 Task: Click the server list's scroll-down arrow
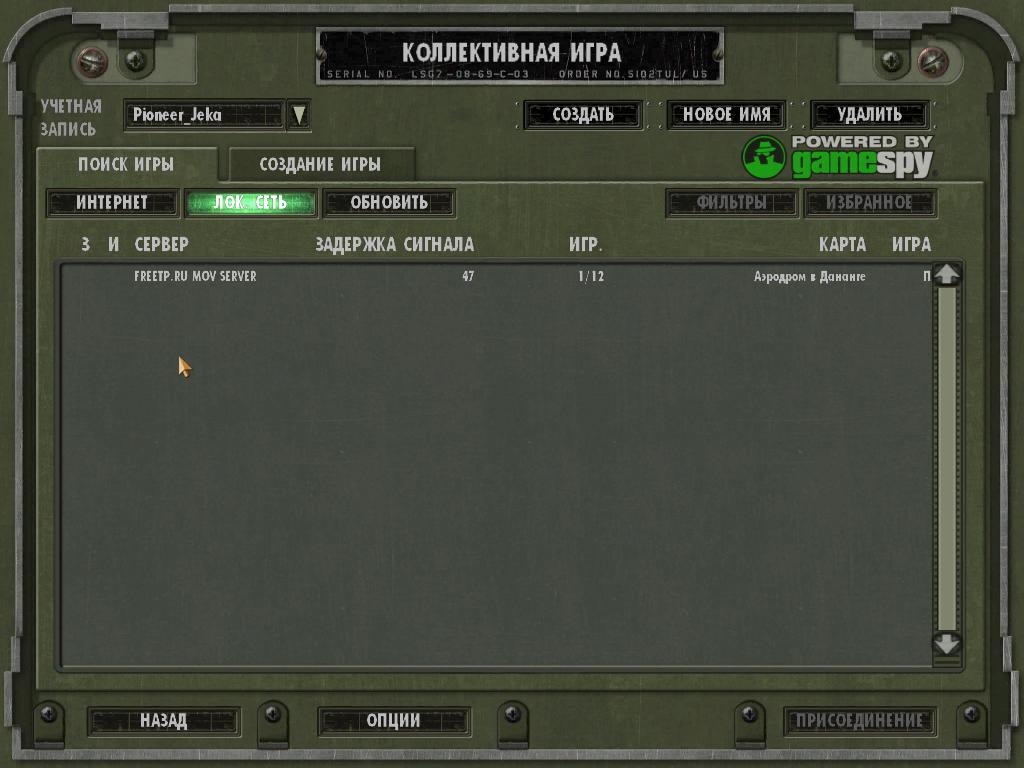946,644
